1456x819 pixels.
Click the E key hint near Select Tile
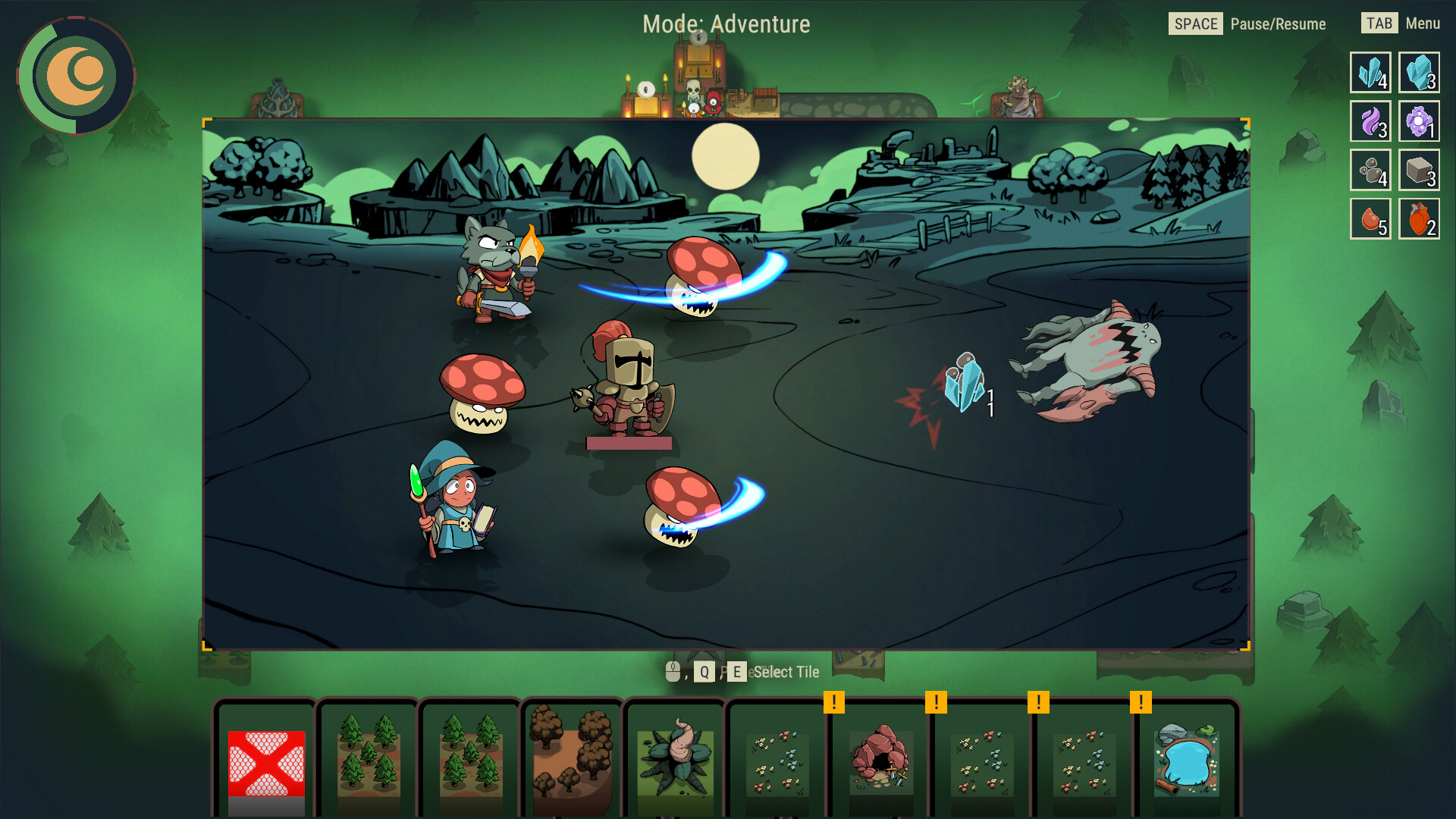click(736, 671)
